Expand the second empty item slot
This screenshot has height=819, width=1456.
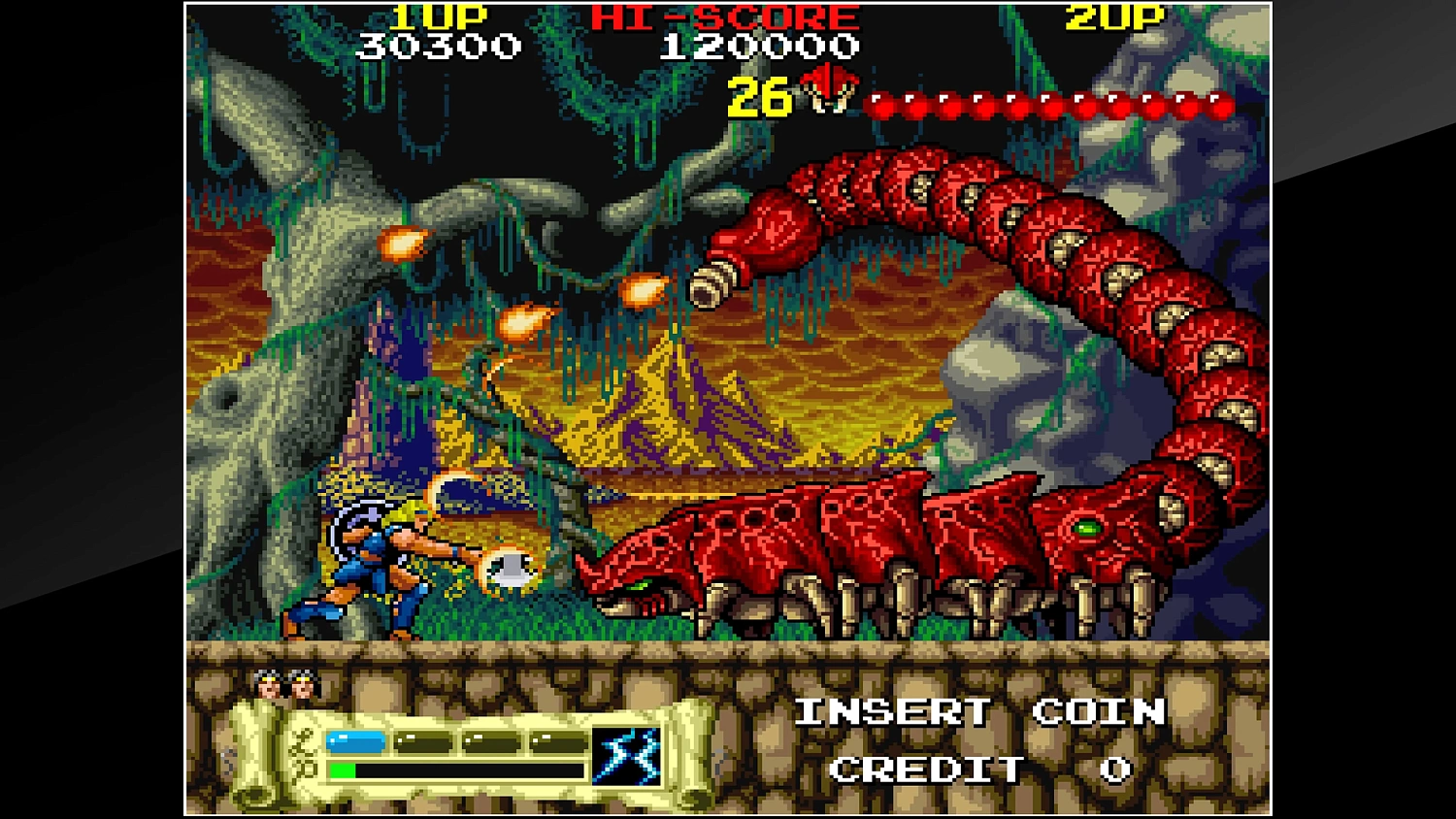coord(422,739)
